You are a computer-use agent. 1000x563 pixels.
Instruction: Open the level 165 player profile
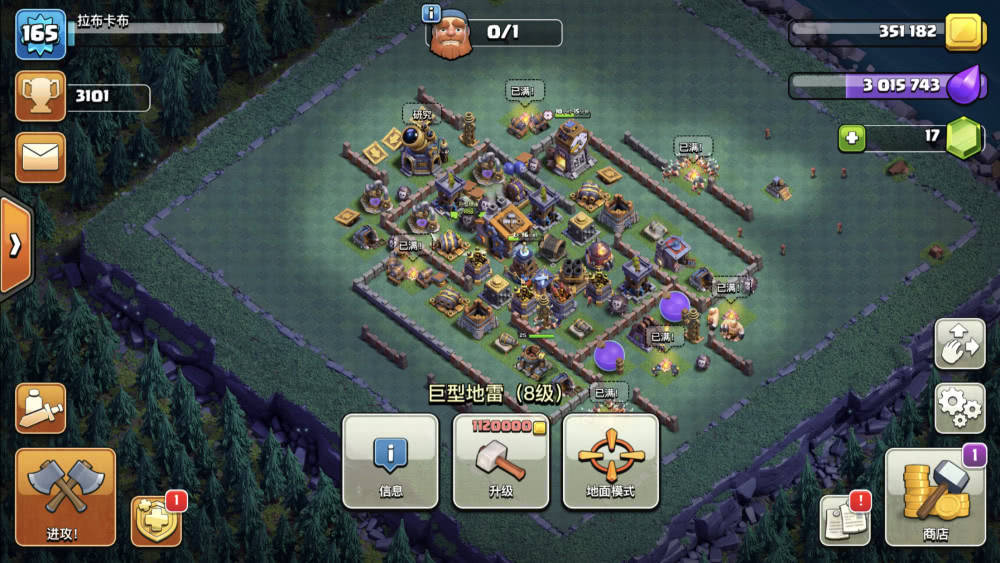tap(41, 34)
